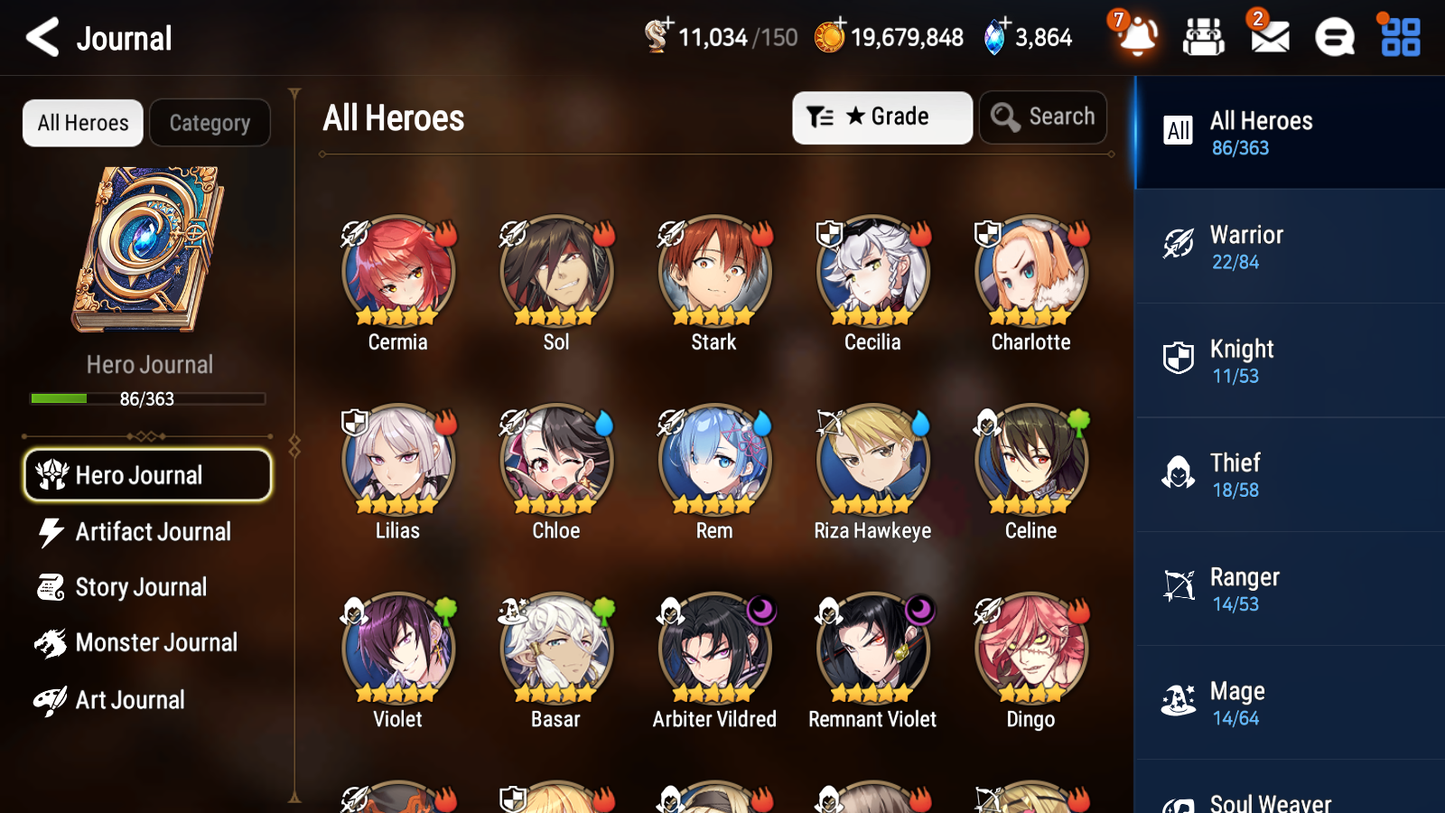Open the main menu grid icon
The width and height of the screenshot is (1445, 813).
(1398, 36)
